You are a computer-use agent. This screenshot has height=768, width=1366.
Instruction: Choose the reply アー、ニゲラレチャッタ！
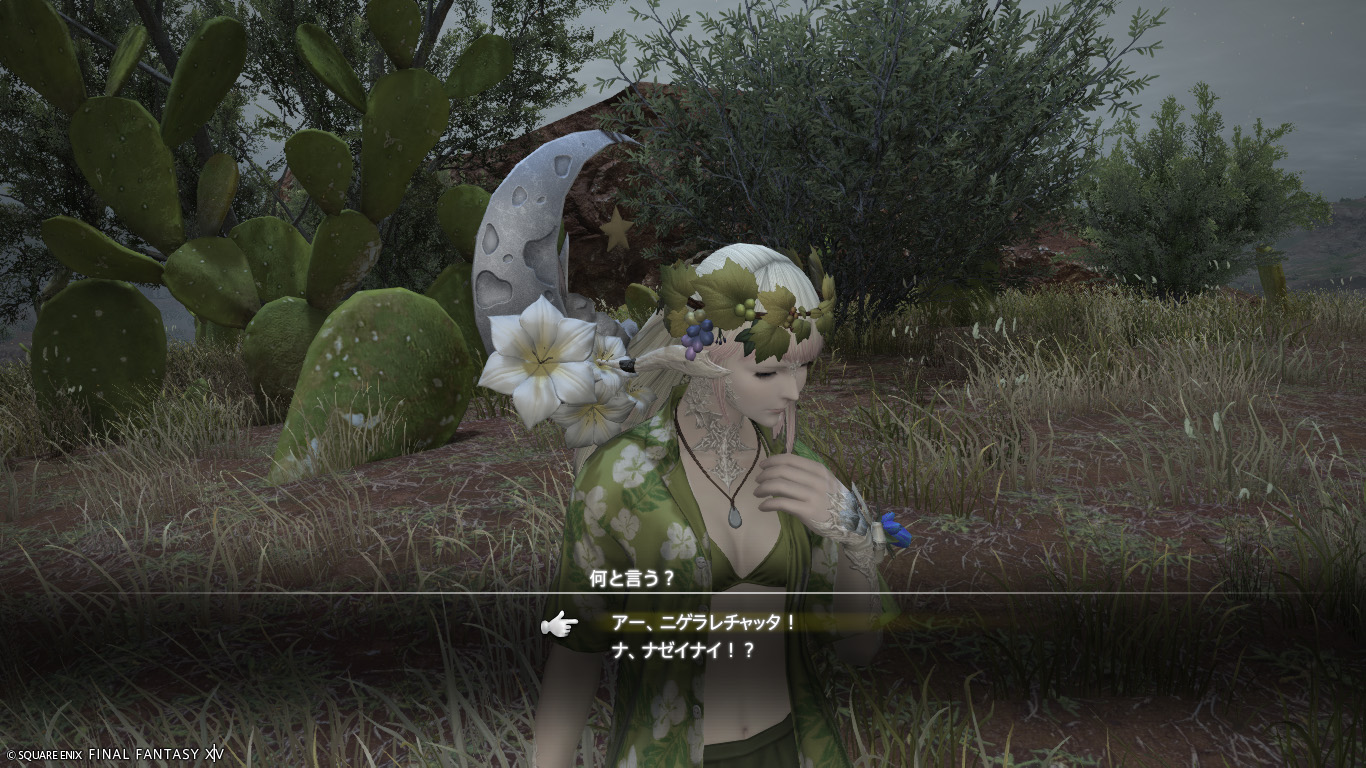point(703,622)
